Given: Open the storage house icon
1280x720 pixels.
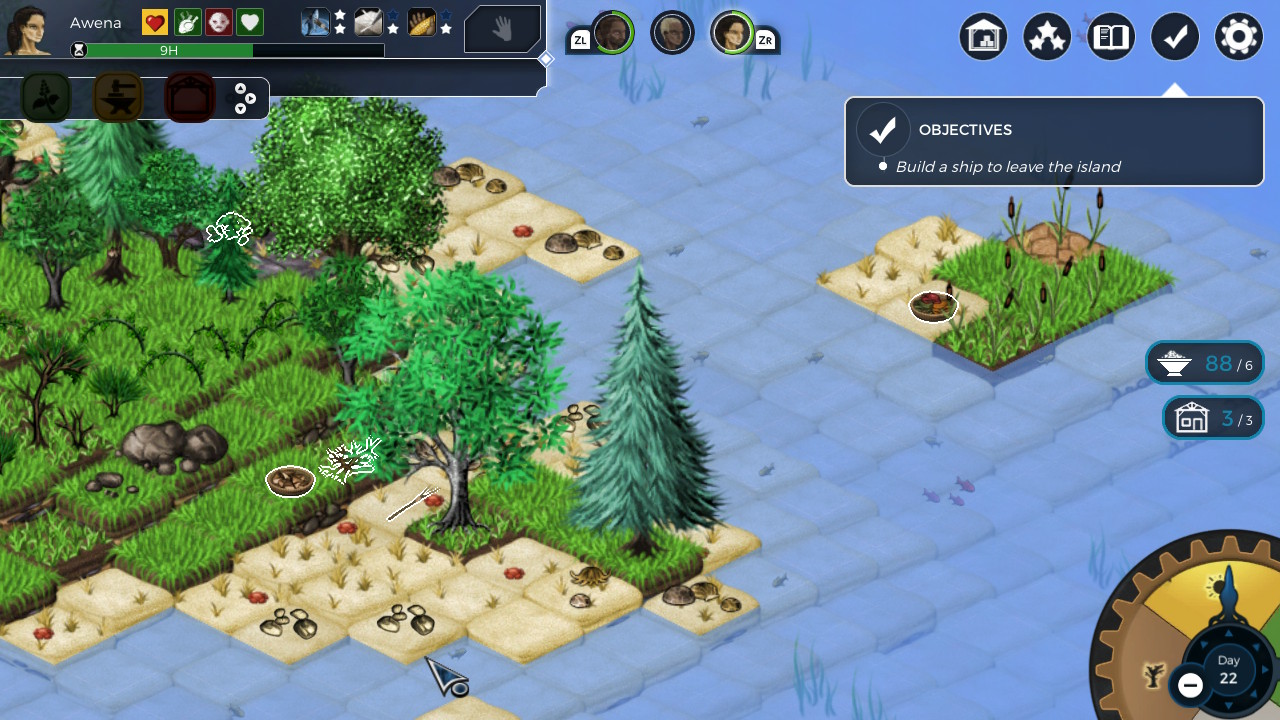Looking at the screenshot, I should click(983, 36).
